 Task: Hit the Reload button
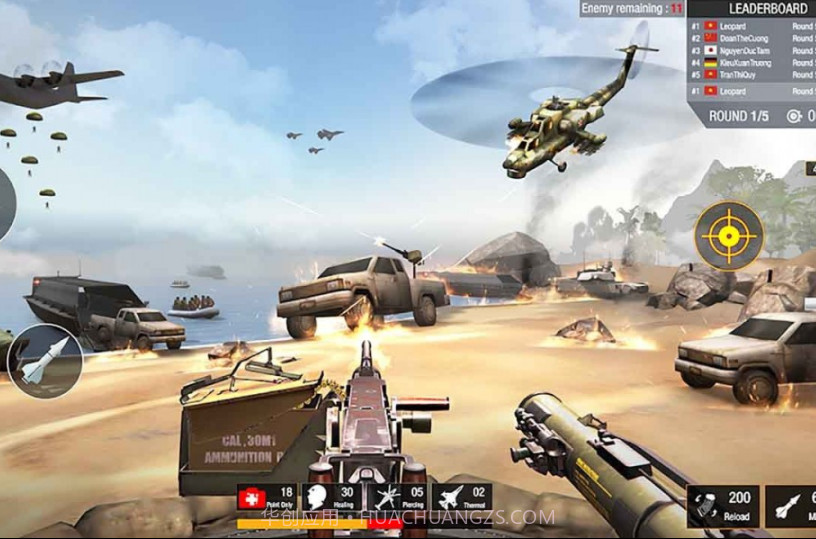(722, 505)
